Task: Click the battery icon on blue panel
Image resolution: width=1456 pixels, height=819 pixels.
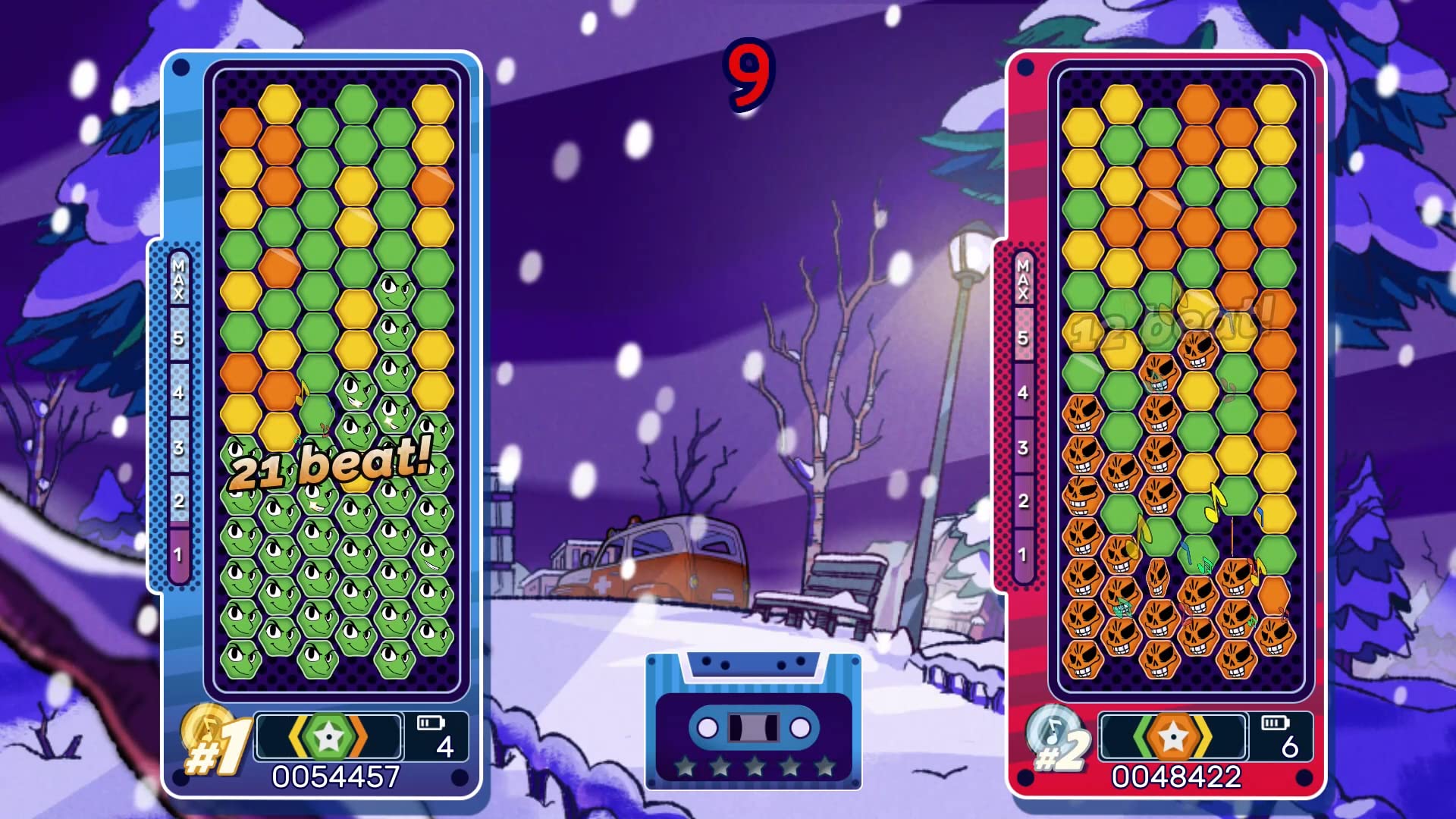Action: 430,723
